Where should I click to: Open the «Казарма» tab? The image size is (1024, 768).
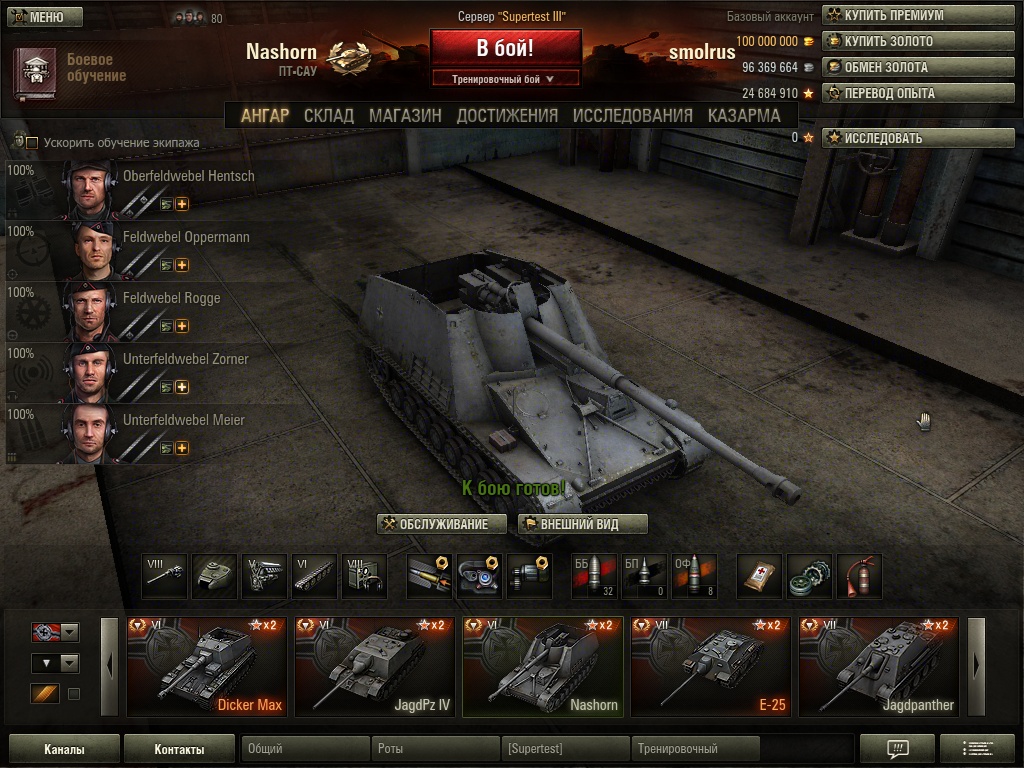pyautogui.click(x=744, y=116)
